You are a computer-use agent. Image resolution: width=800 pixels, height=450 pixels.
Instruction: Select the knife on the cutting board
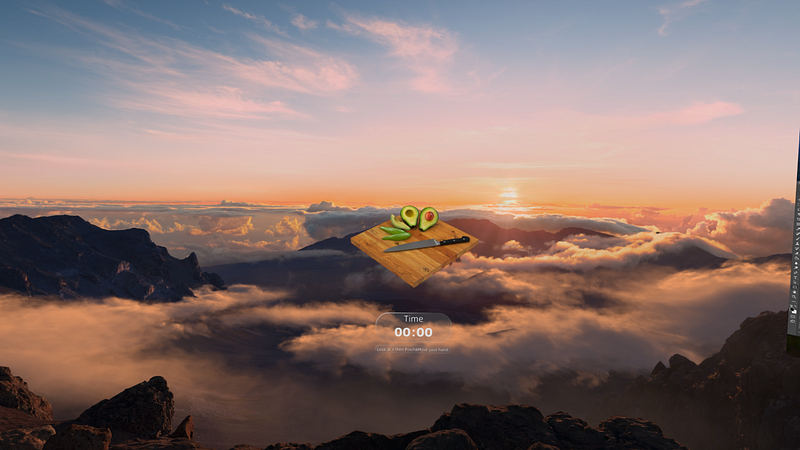(427, 244)
